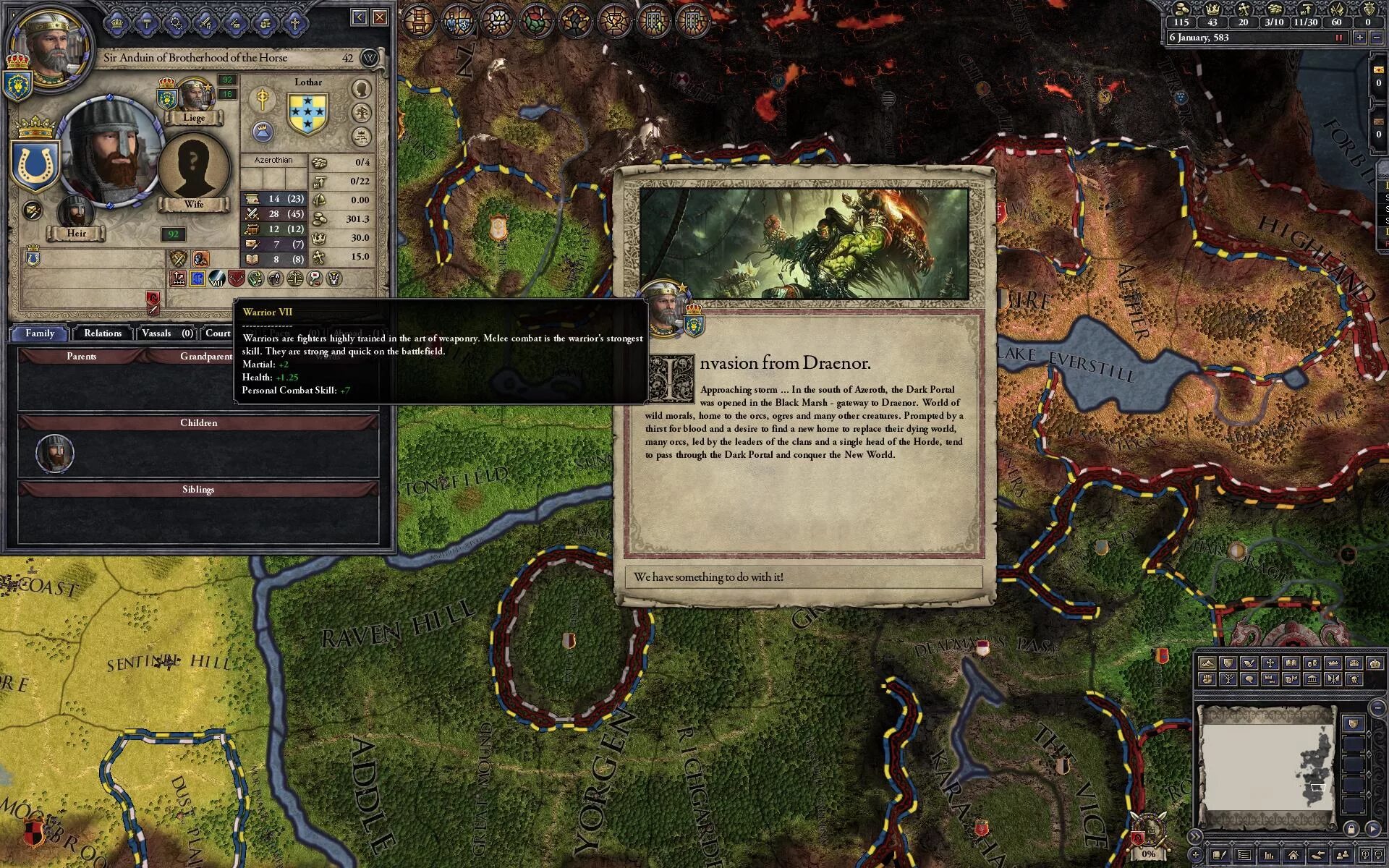The image size is (1389, 868).
Task: Close the character panel with the X
Action: [381, 17]
